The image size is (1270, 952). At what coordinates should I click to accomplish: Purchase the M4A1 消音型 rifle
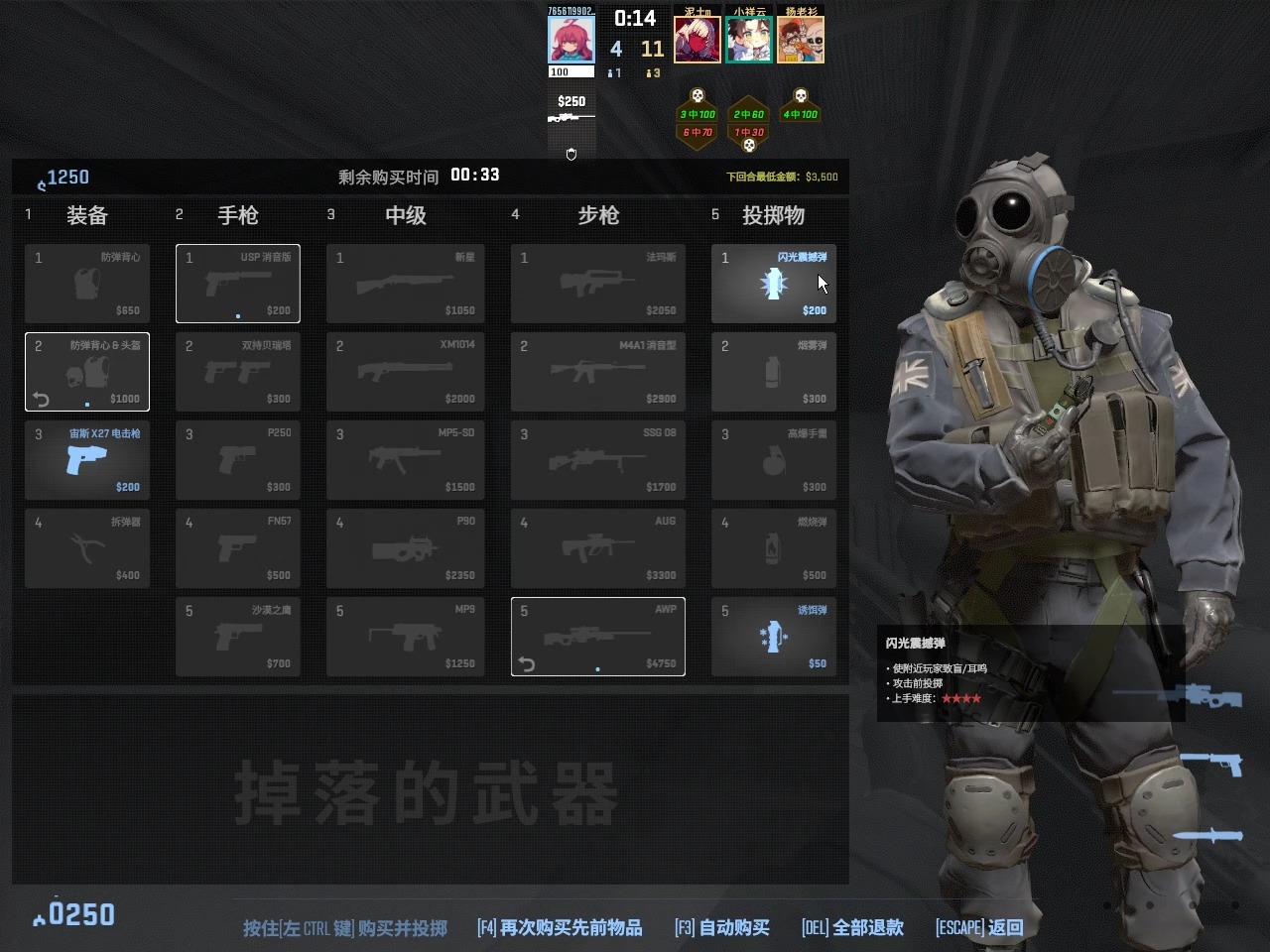[x=597, y=372]
